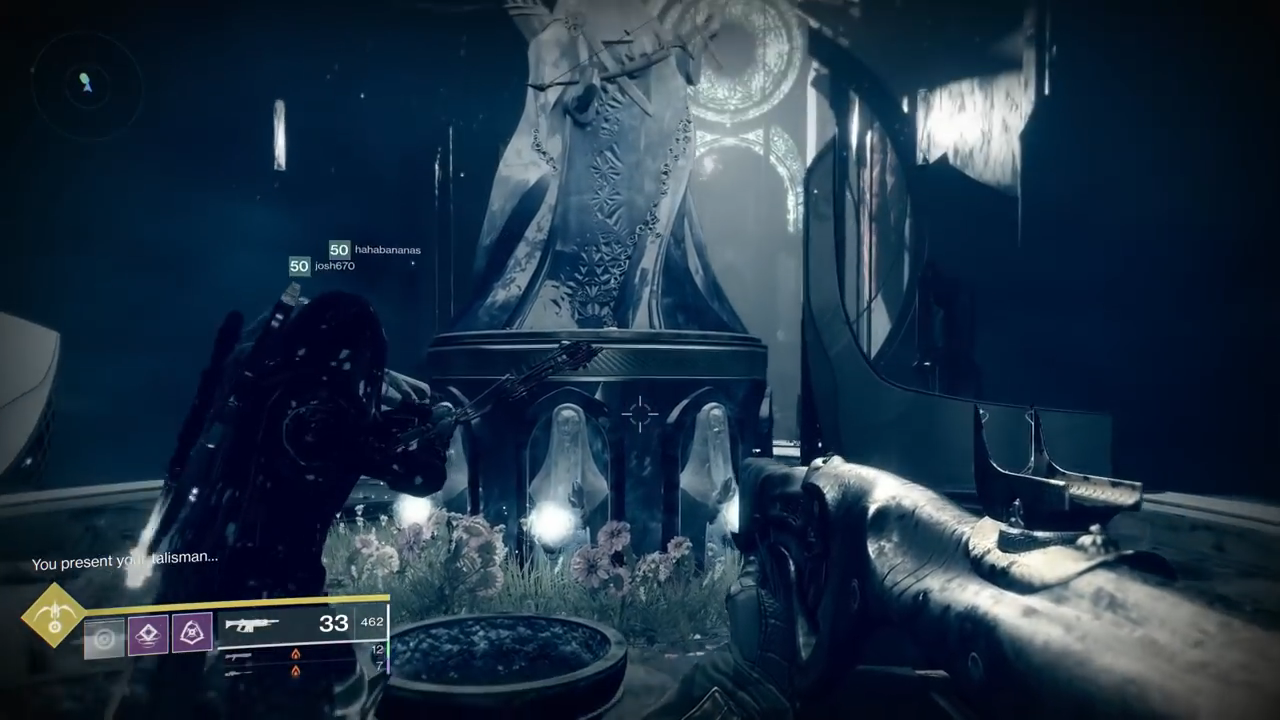Select the josh670 player nameplate

322,266
